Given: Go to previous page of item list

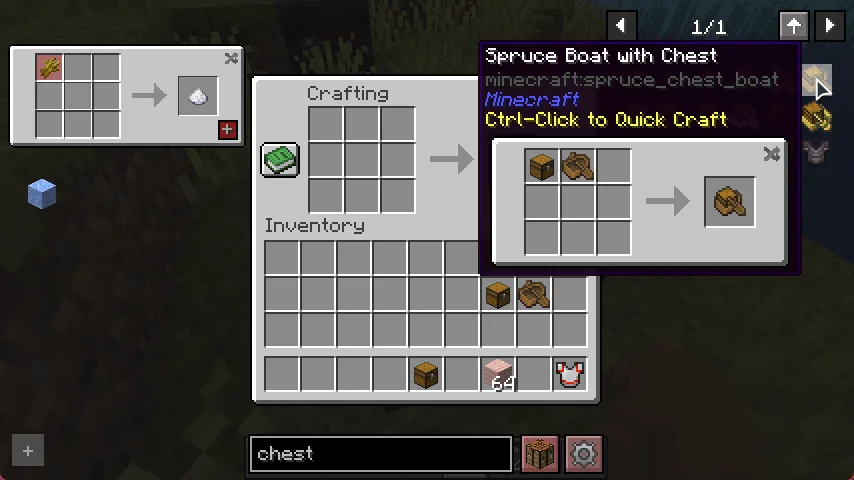Looking at the screenshot, I should [x=621, y=27].
